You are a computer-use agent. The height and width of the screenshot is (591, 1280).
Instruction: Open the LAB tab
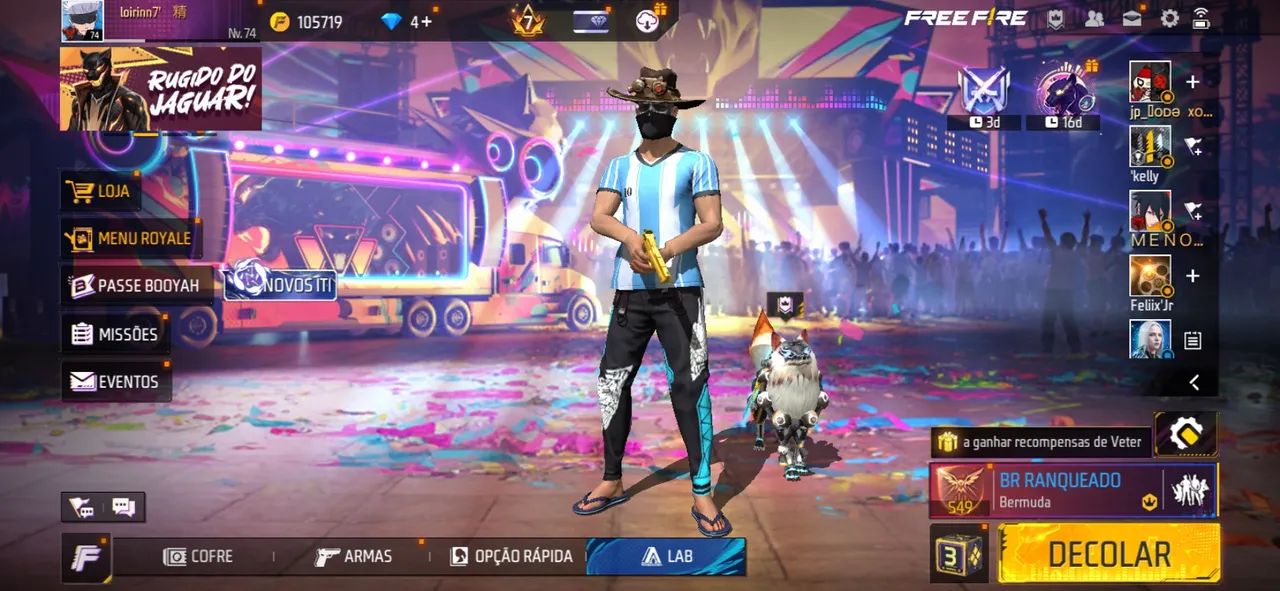click(666, 556)
